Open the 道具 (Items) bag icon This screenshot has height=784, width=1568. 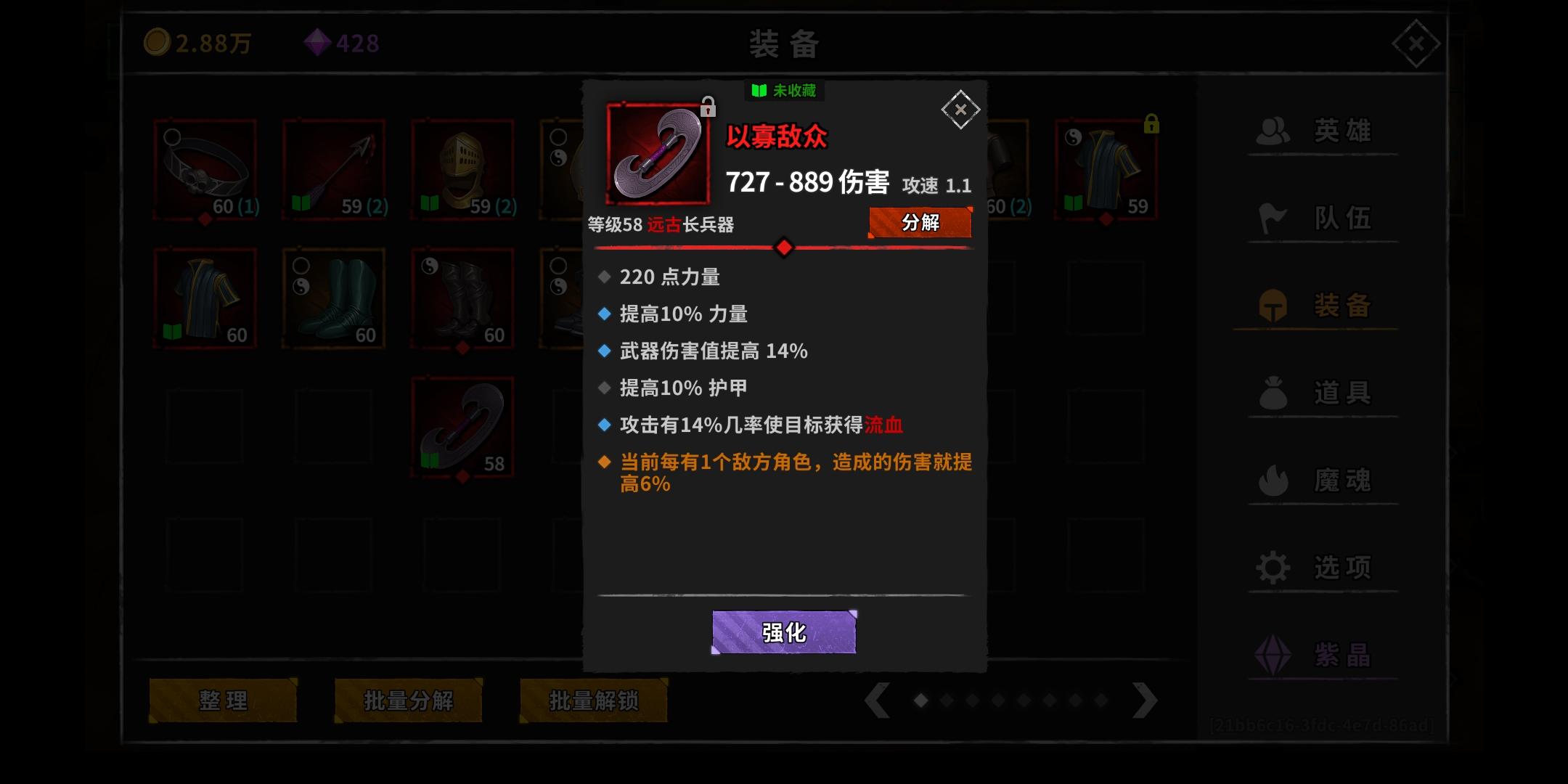point(1274,393)
